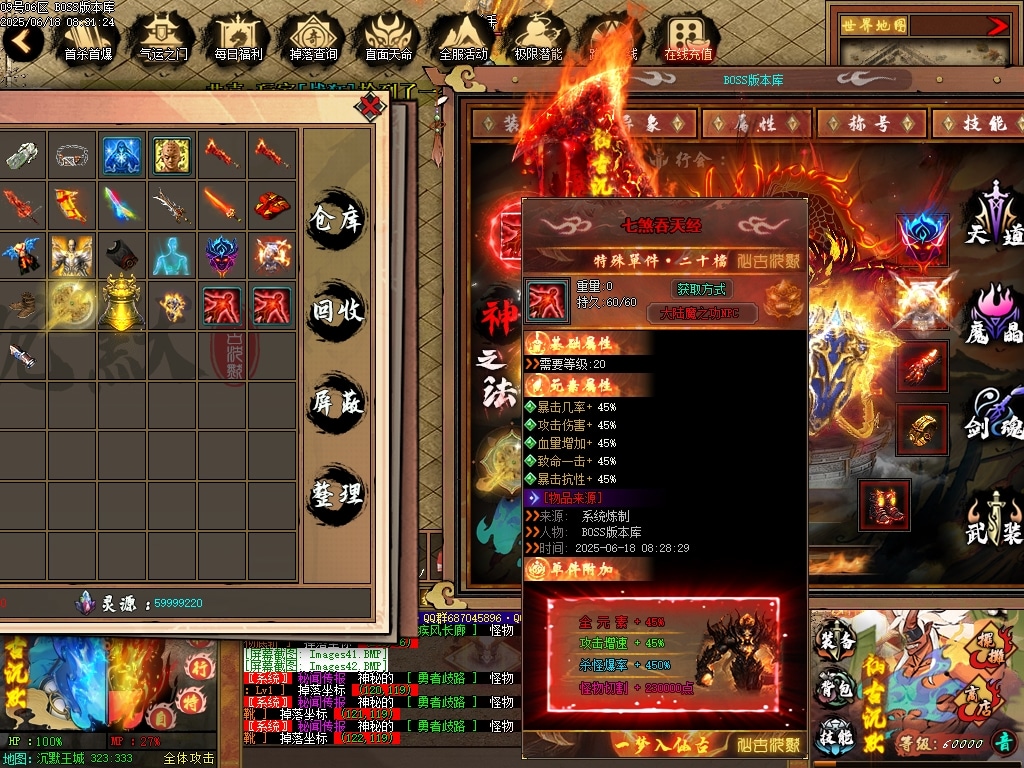Image resolution: width=1024 pixels, height=768 pixels.
Task: Sort the bag with 整理
Action: [x=336, y=494]
